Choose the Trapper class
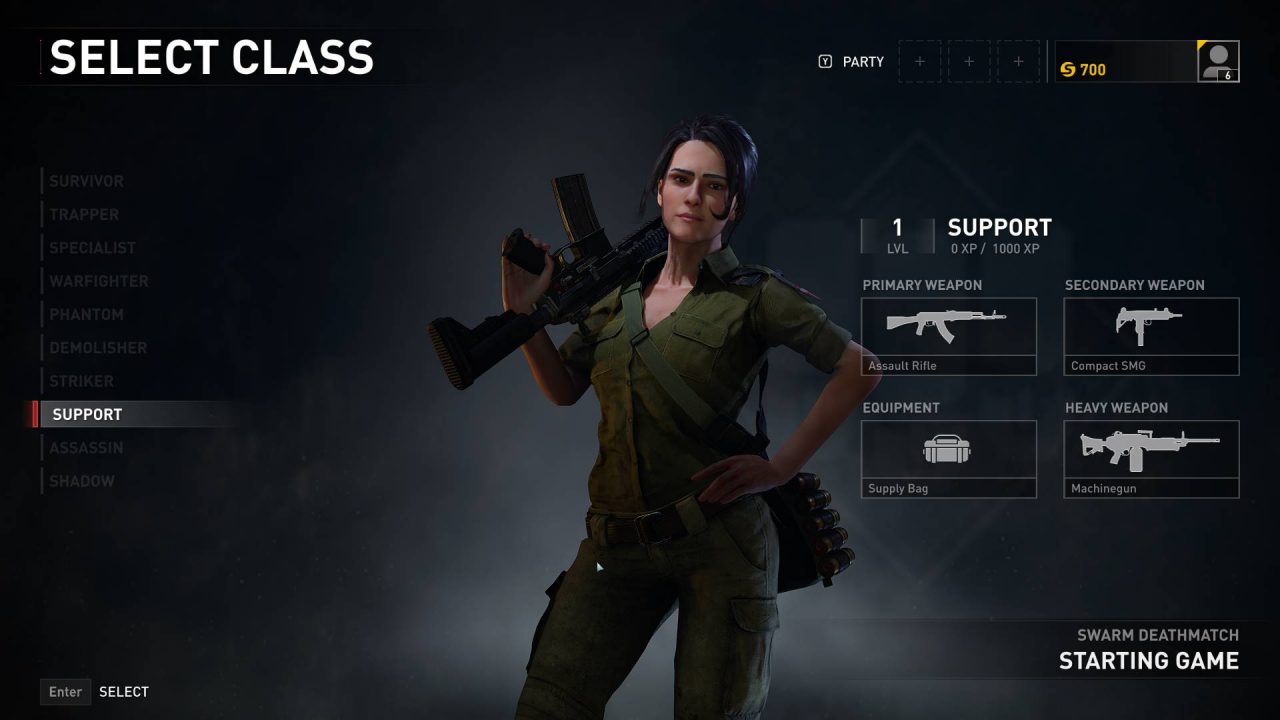This screenshot has height=720, width=1280. tap(84, 214)
